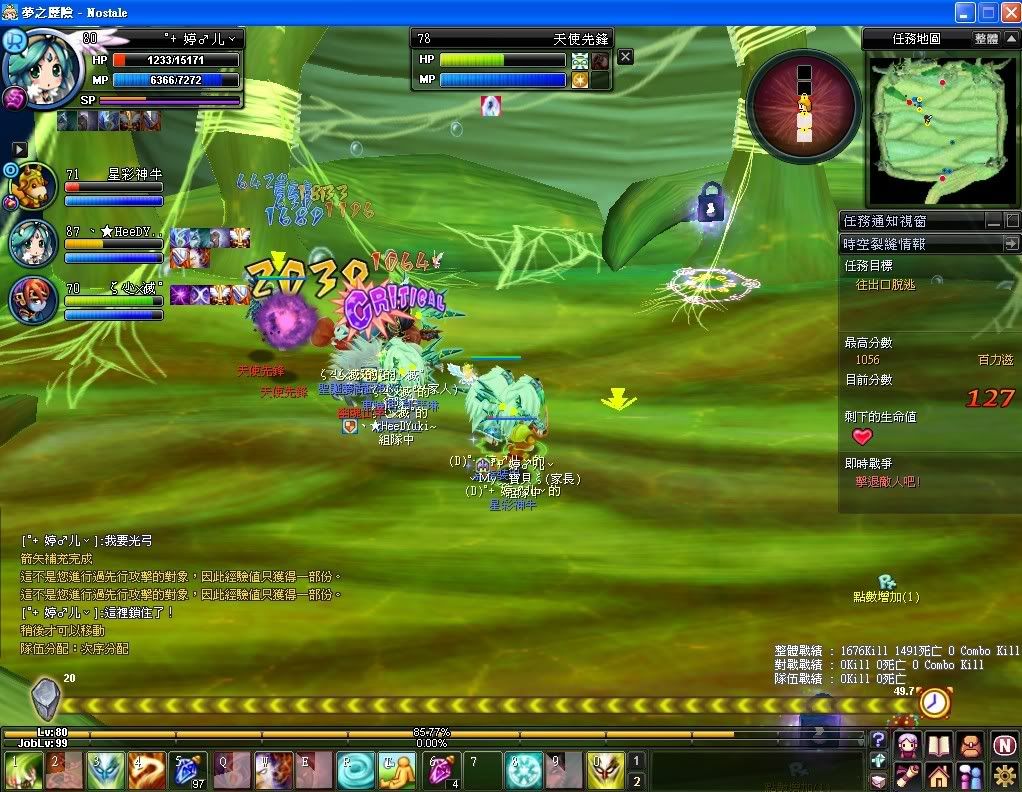
Task: Open the question mark help button
Action: (x=878, y=740)
